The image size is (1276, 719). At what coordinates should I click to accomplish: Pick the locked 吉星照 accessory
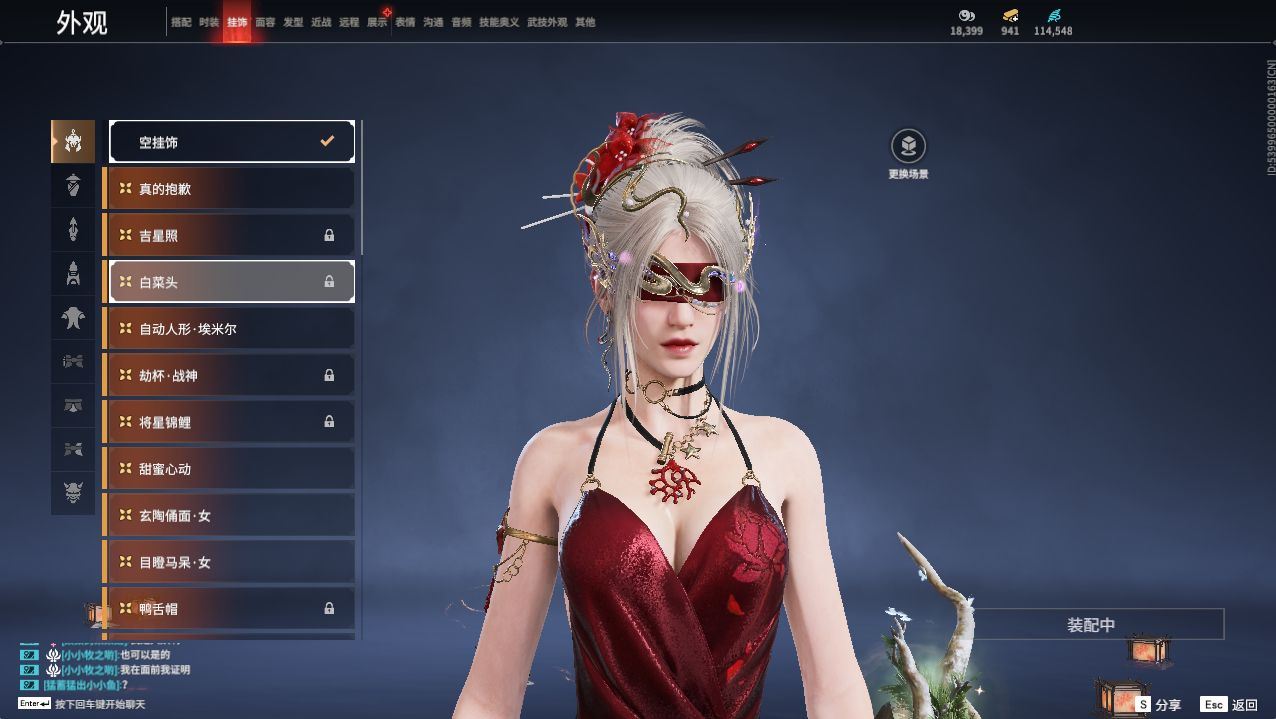pyautogui.click(x=232, y=235)
